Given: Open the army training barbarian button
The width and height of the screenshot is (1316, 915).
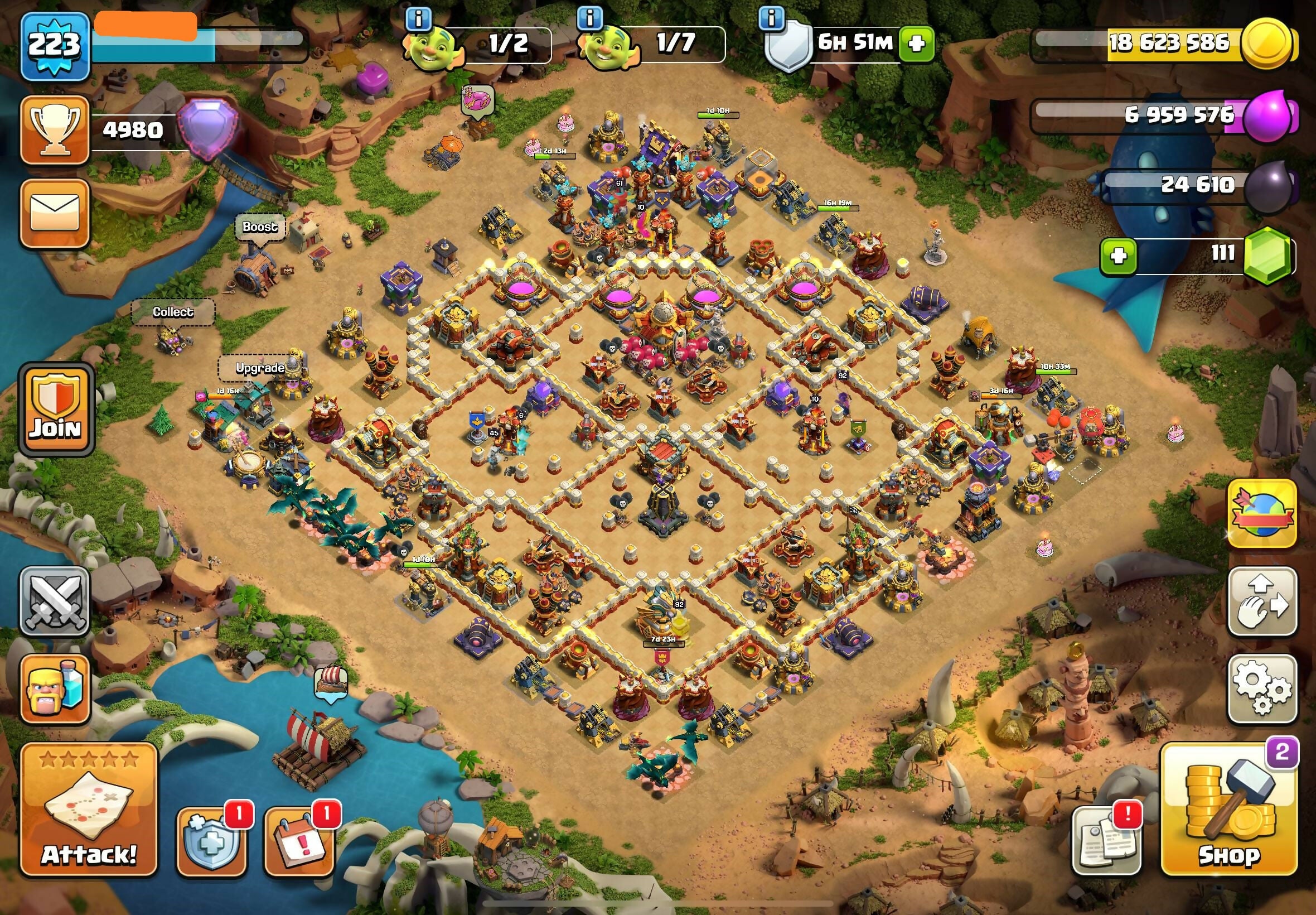Looking at the screenshot, I should pyautogui.click(x=55, y=688).
